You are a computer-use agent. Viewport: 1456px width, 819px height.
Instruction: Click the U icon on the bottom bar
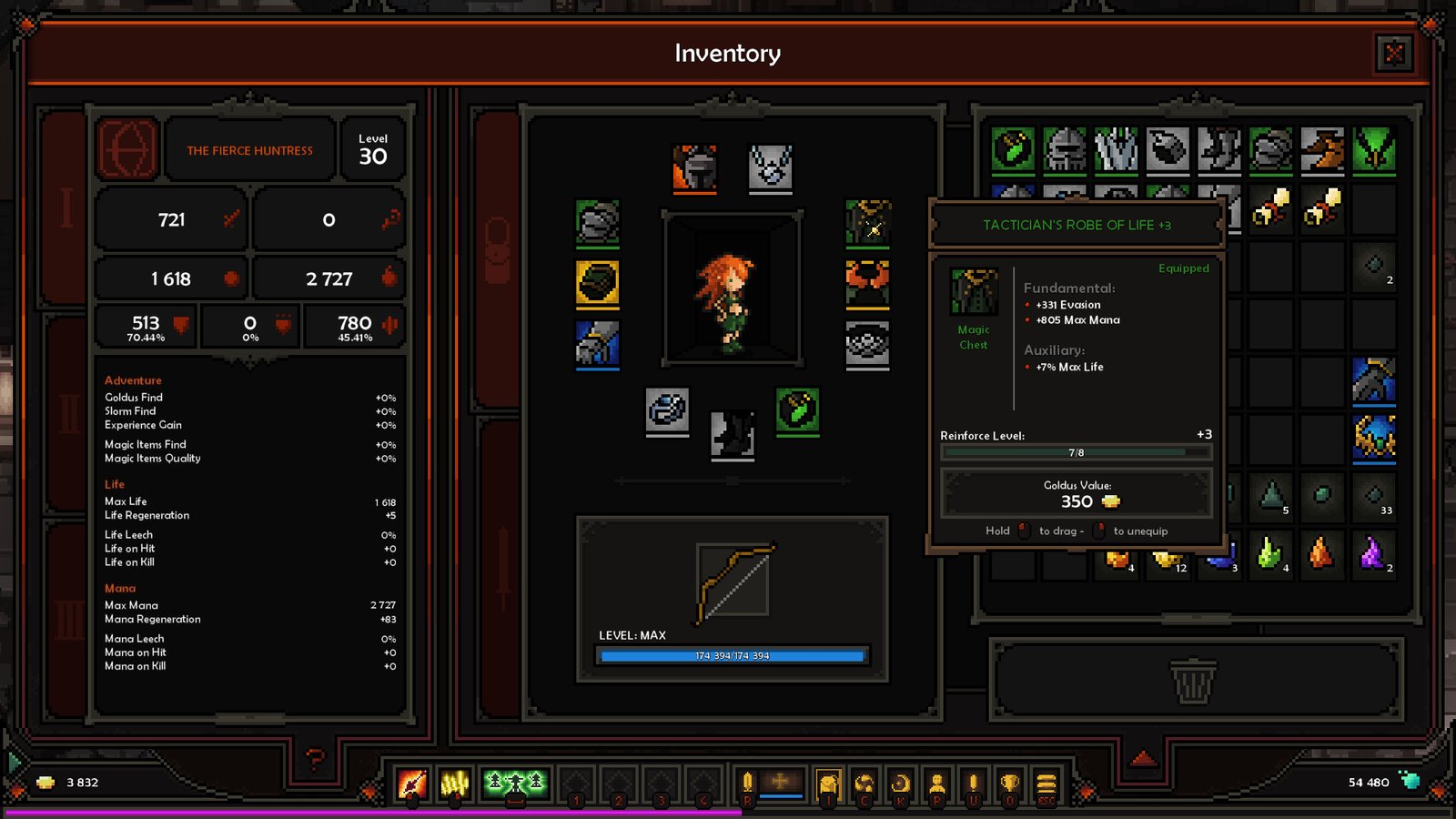pyautogui.click(x=972, y=783)
